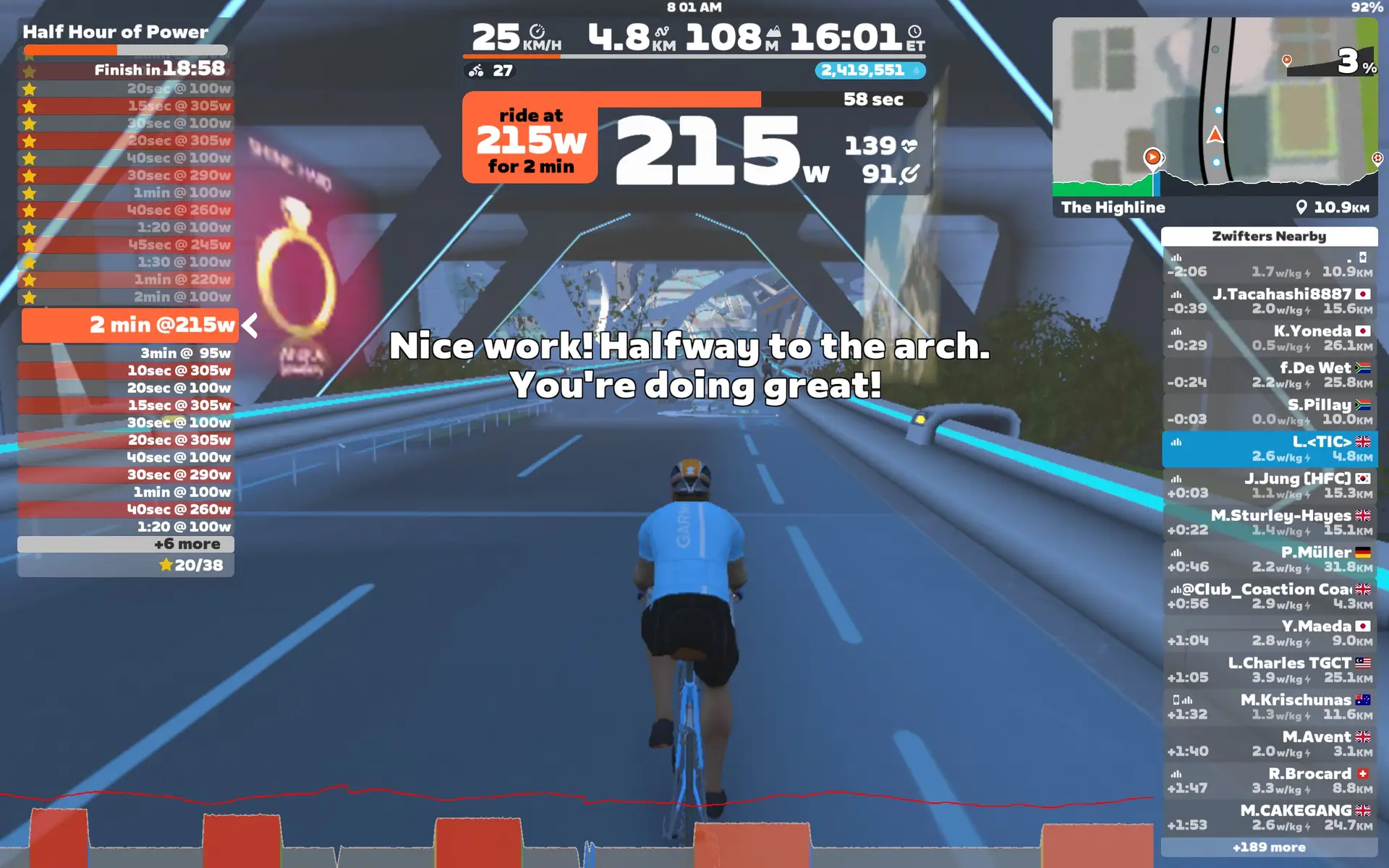The image size is (1389, 868).
Task: Click the heart rate icon next to 139
Action: tap(911, 147)
